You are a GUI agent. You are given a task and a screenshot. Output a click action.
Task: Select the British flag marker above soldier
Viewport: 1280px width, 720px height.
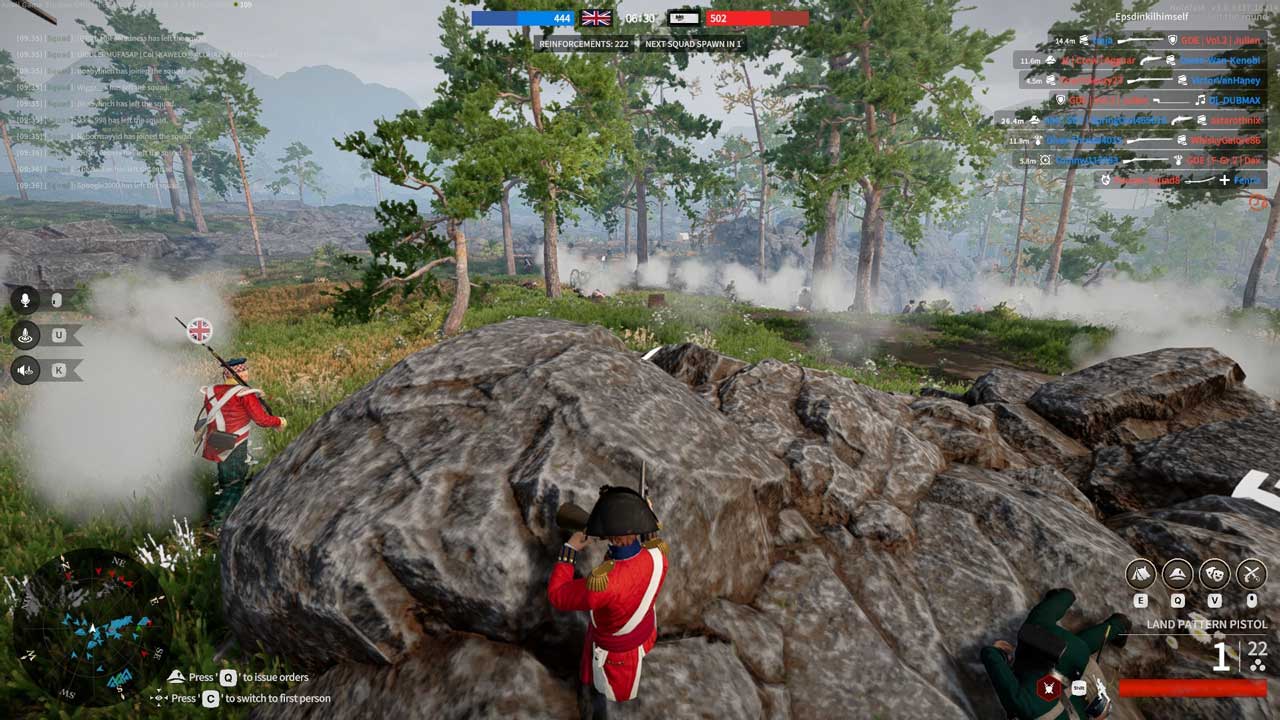pos(200,330)
